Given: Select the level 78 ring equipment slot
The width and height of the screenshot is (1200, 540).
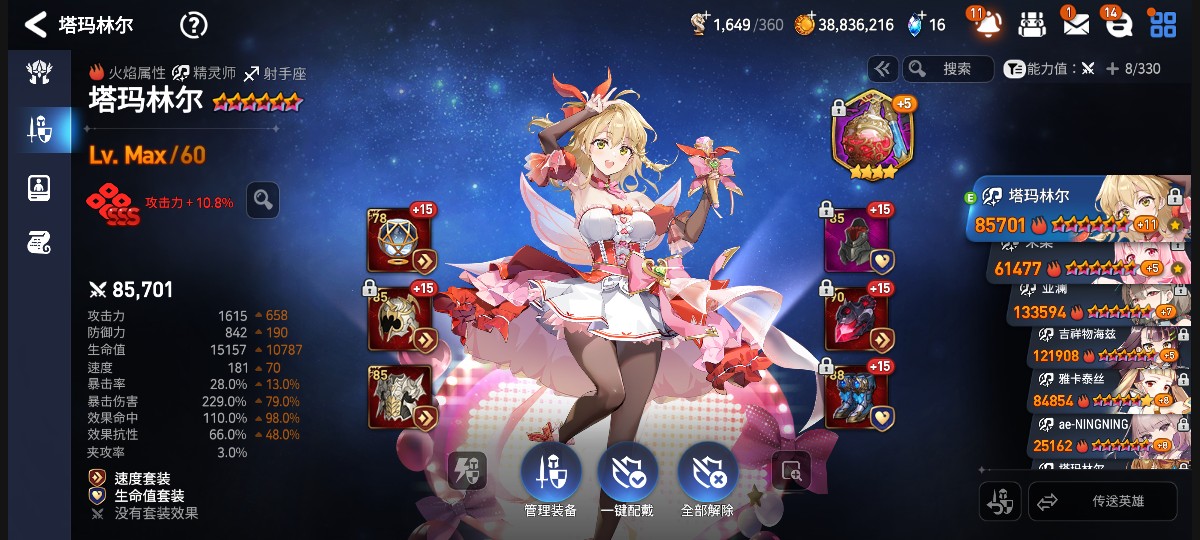Looking at the screenshot, I should click(402, 240).
